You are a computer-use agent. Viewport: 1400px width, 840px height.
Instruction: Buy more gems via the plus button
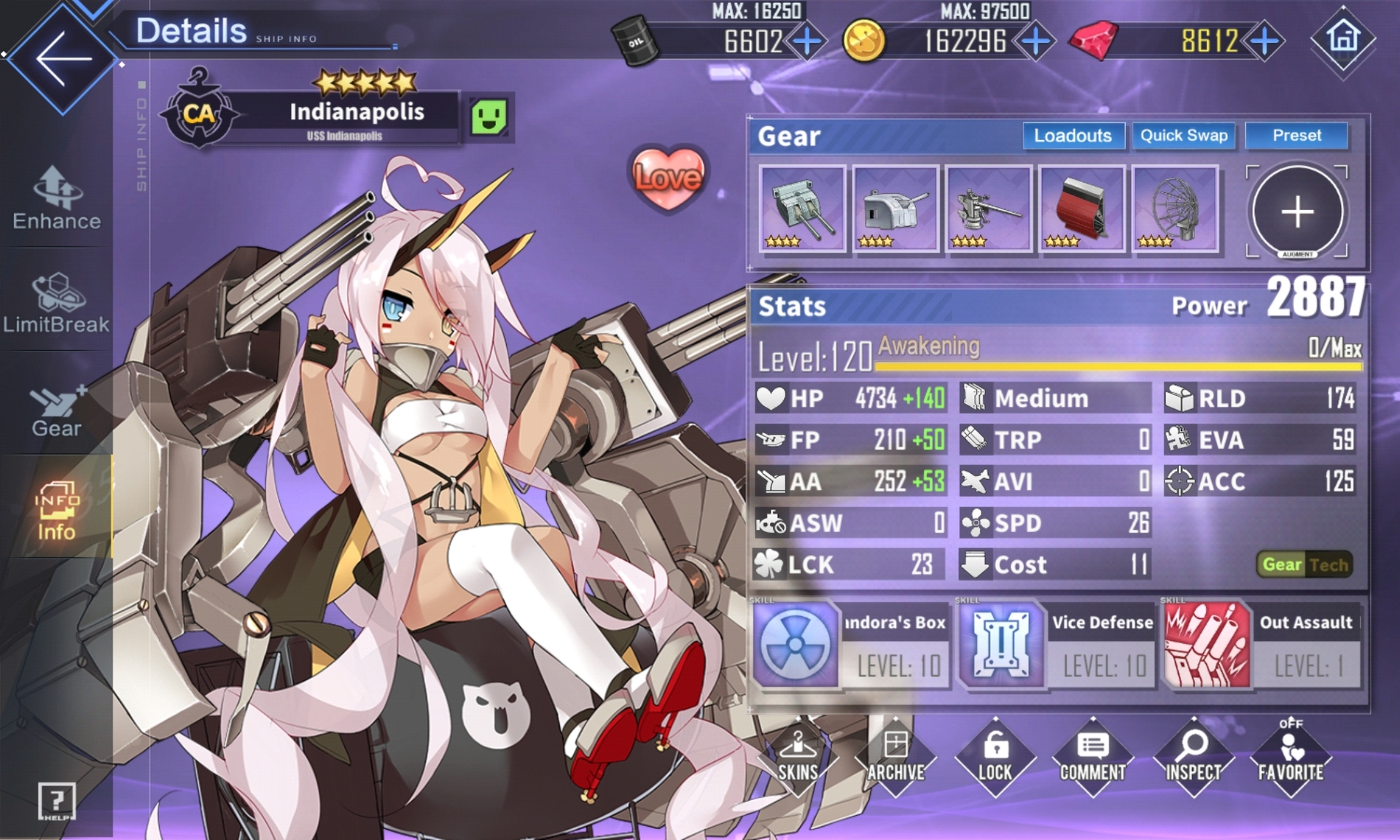tap(1265, 41)
